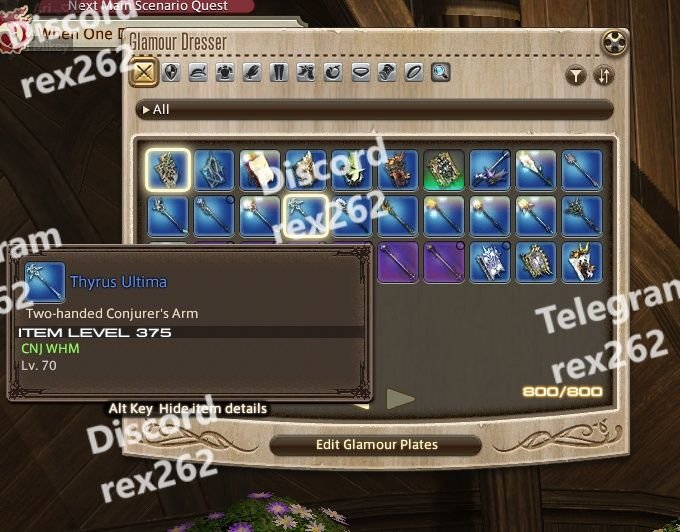Open the Next Main Scenario Quest tracker
680x532 pixels.
[x=148, y=6]
